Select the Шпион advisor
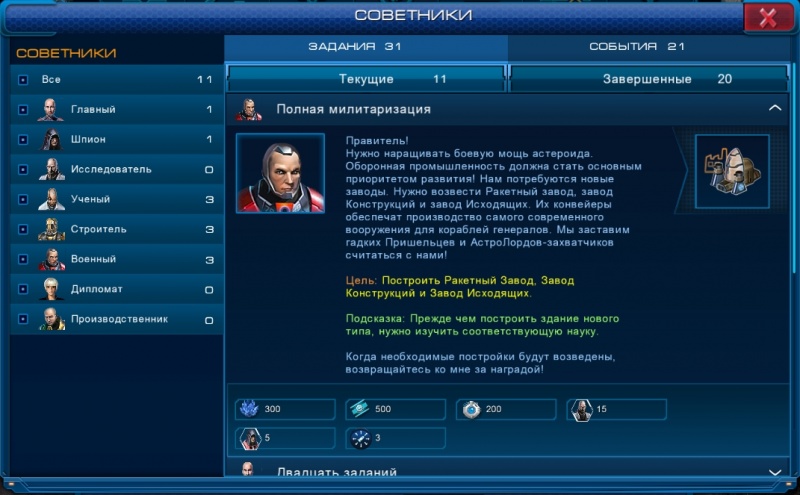The width and height of the screenshot is (800, 495). pyautogui.click(x=116, y=139)
